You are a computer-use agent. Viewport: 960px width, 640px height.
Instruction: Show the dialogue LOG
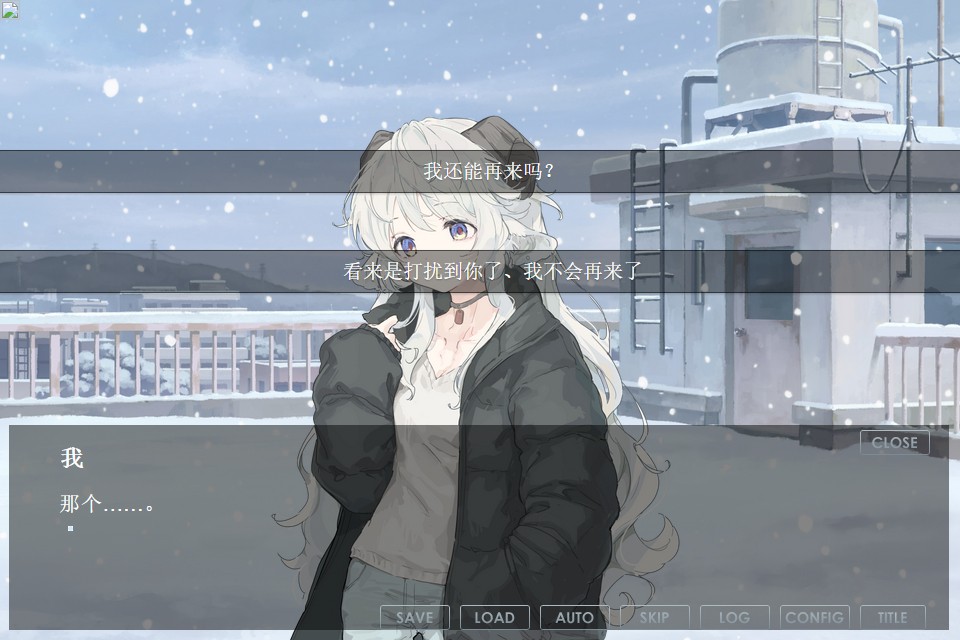coord(734,617)
